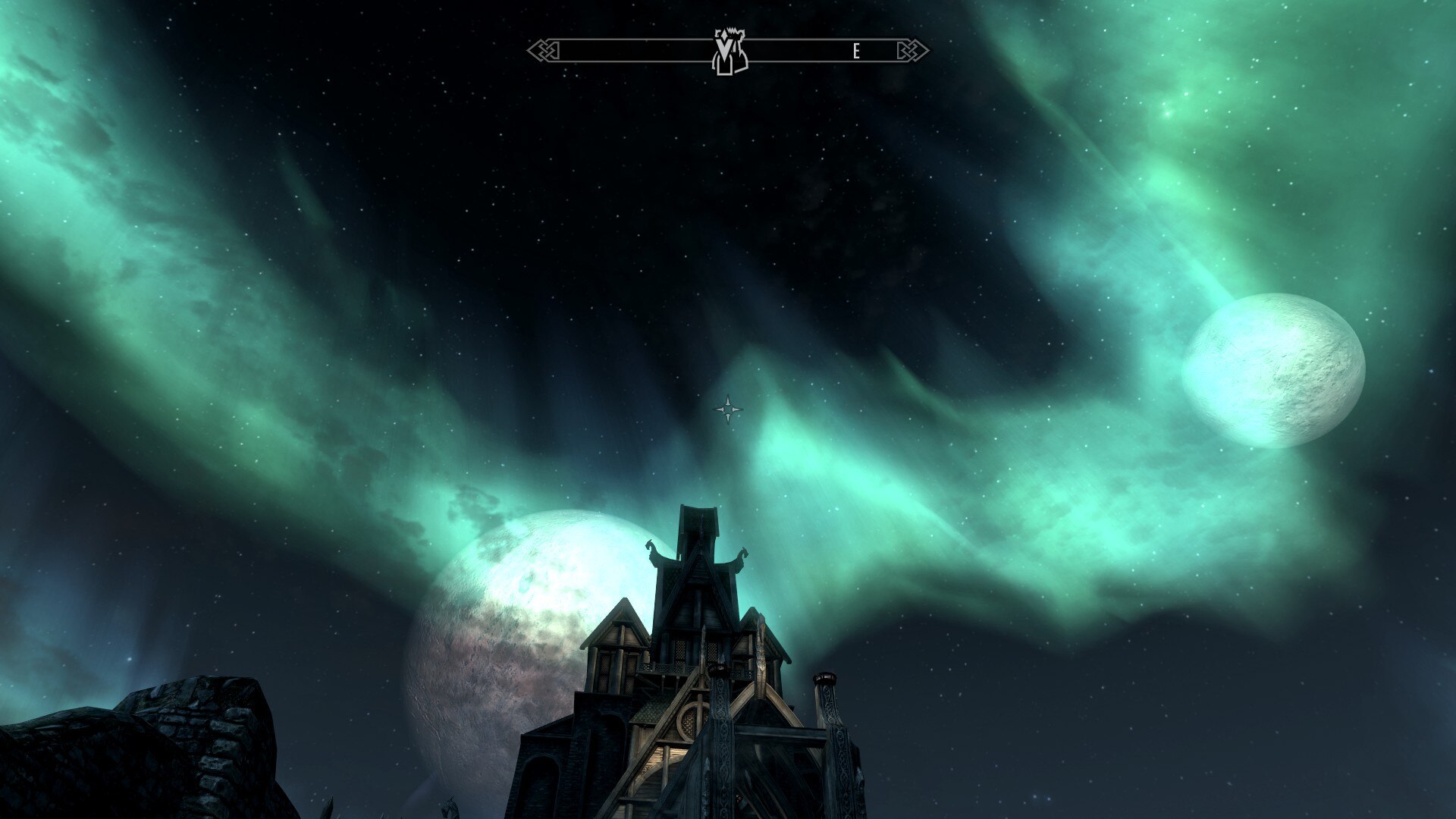This screenshot has height=819, width=1456.
Task: Click the castle location marker on the compass
Action: click(730, 52)
